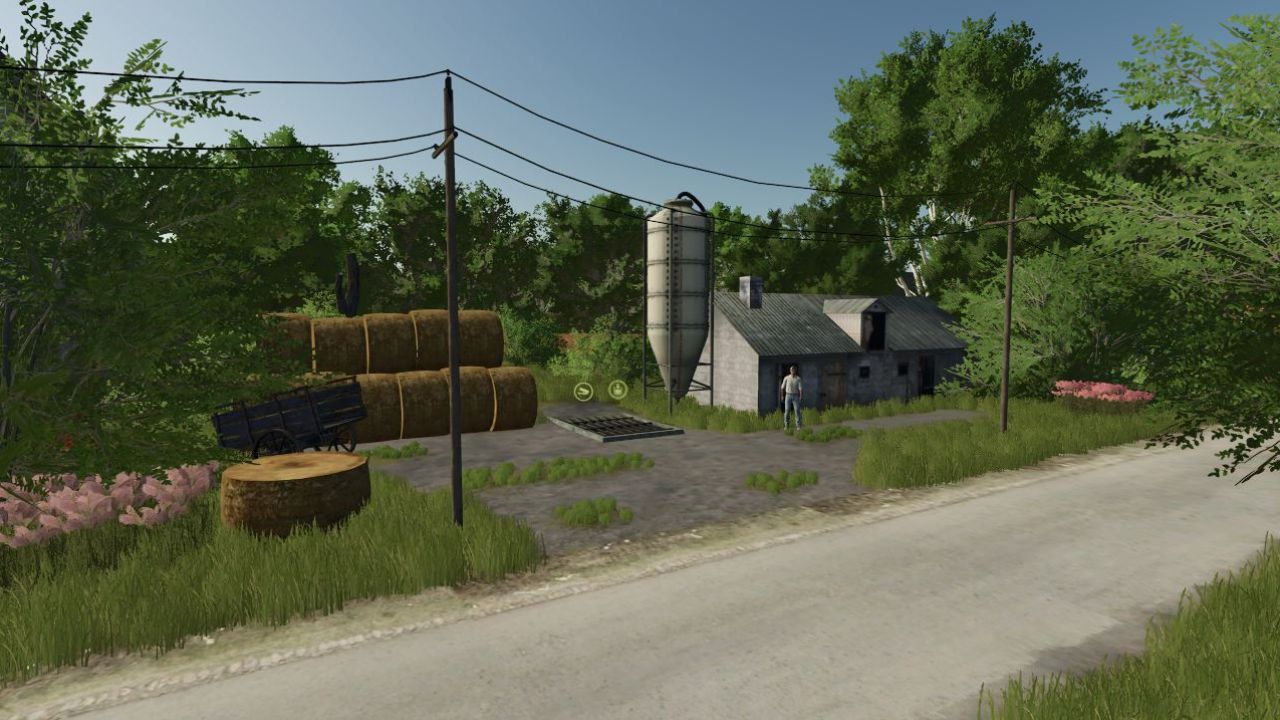Select the circular right-arrow marker icon
This screenshot has width=1280, height=720.
coord(584,391)
